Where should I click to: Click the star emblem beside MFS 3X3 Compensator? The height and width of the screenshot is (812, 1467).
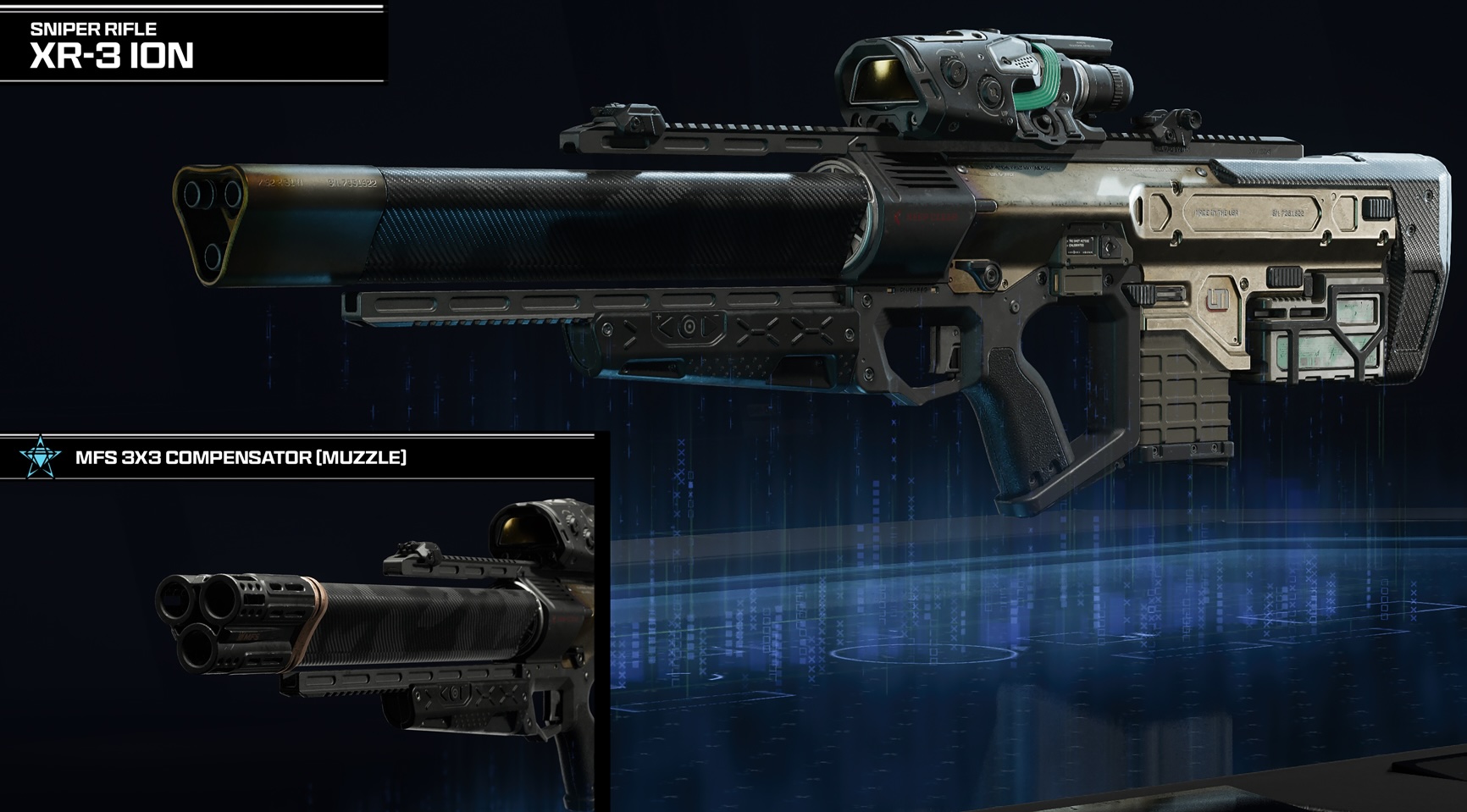(40, 458)
